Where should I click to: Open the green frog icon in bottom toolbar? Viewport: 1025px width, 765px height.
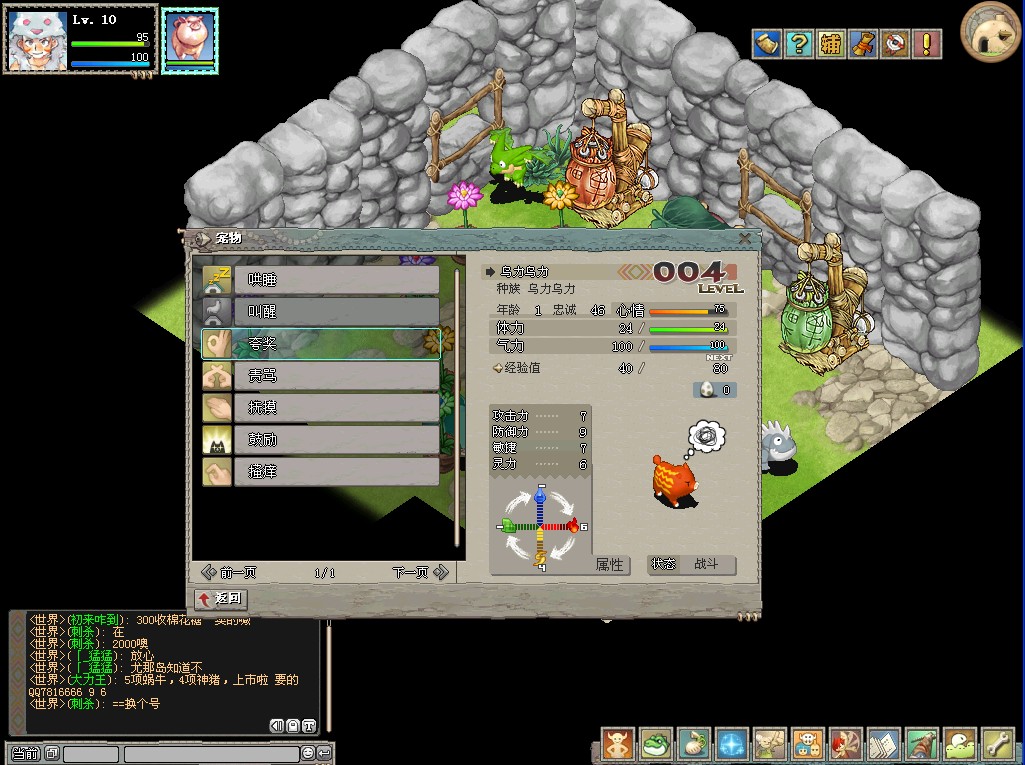pos(656,744)
